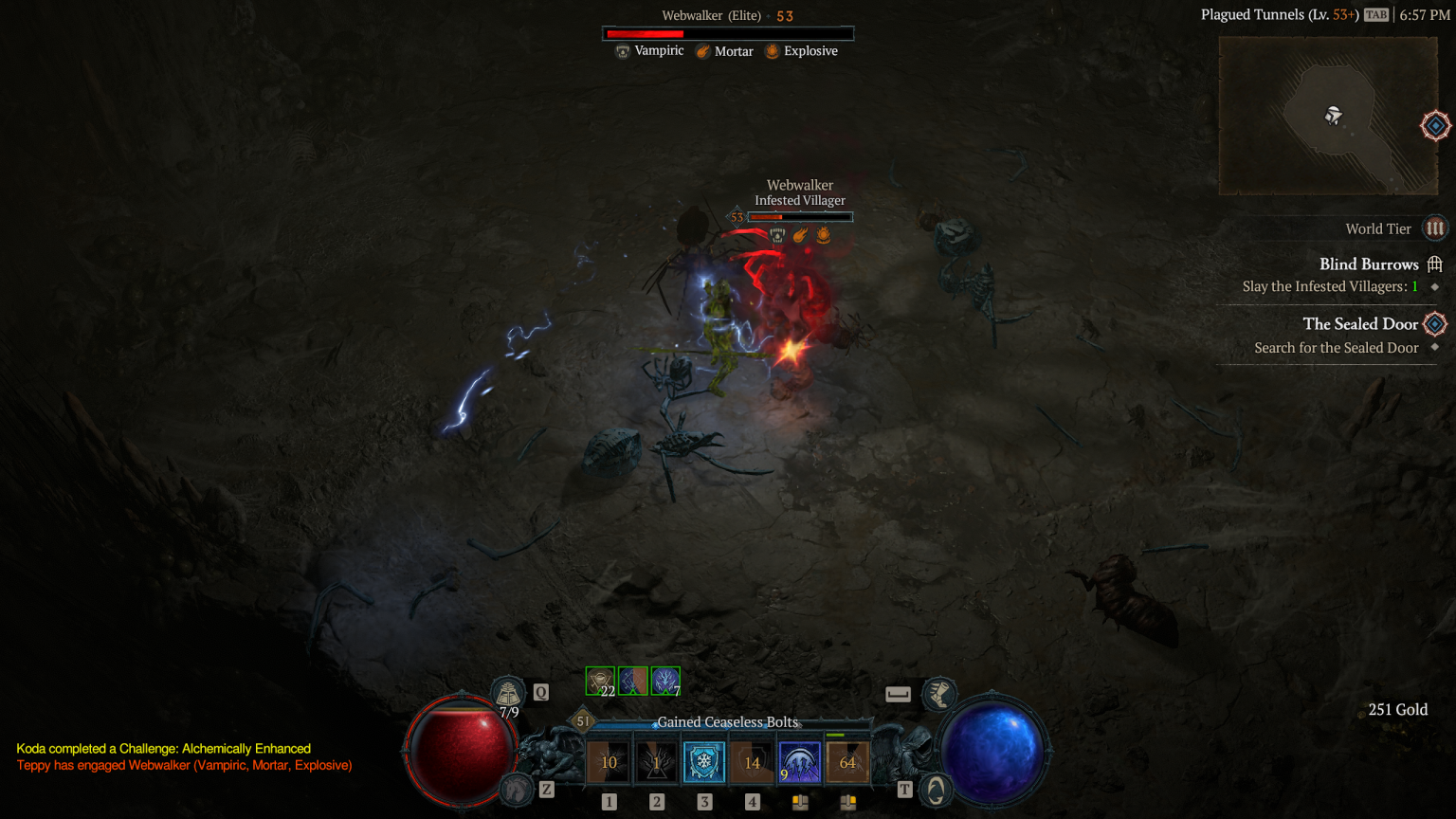The width and height of the screenshot is (1456, 819).
Task: Activate the Ice Armor skill on slot 3
Action: tap(704, 760)
